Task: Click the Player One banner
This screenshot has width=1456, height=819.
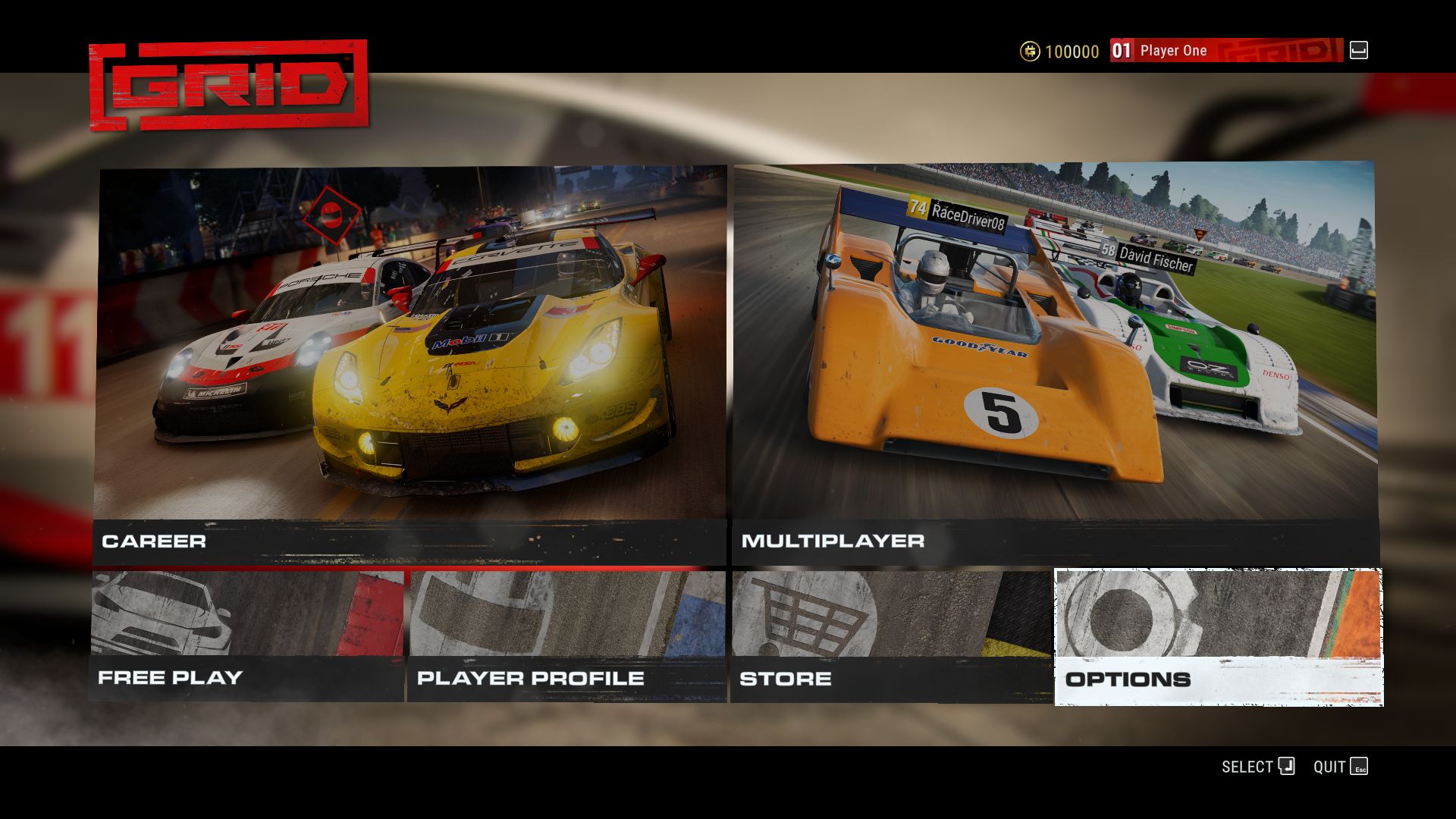Action: [1225, 51]
